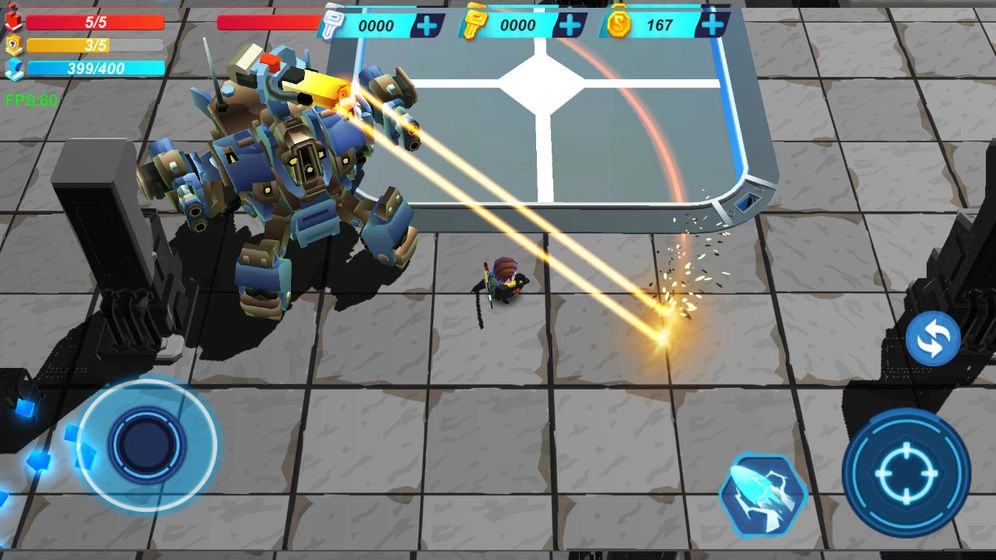Add more silver keys with plus button

tap(427, 25)
